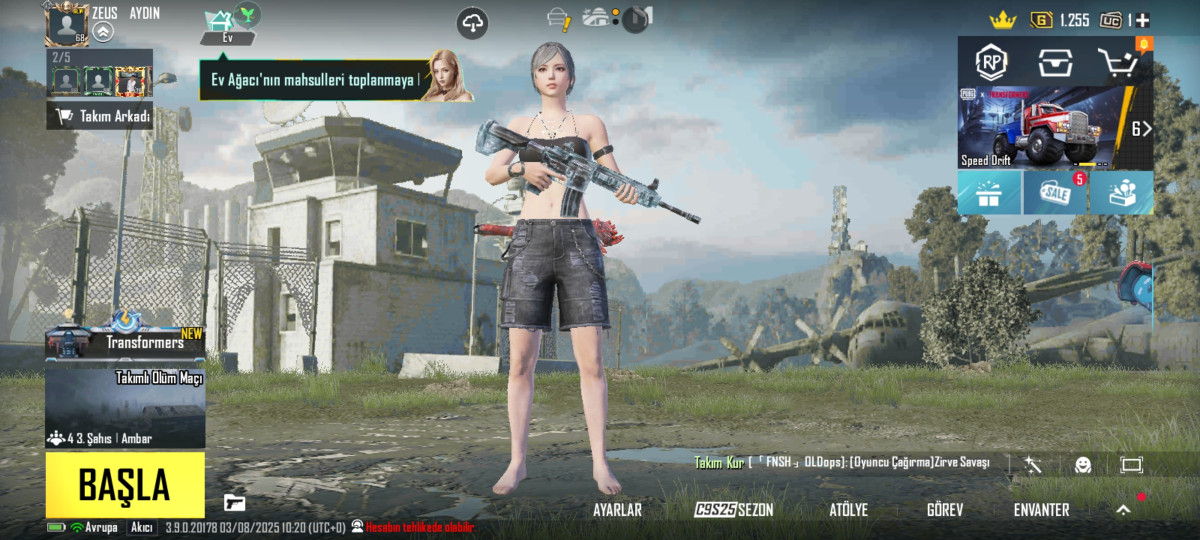
Task: Go to the C9S25 SEZON page
Action: (x=734, y=510)
